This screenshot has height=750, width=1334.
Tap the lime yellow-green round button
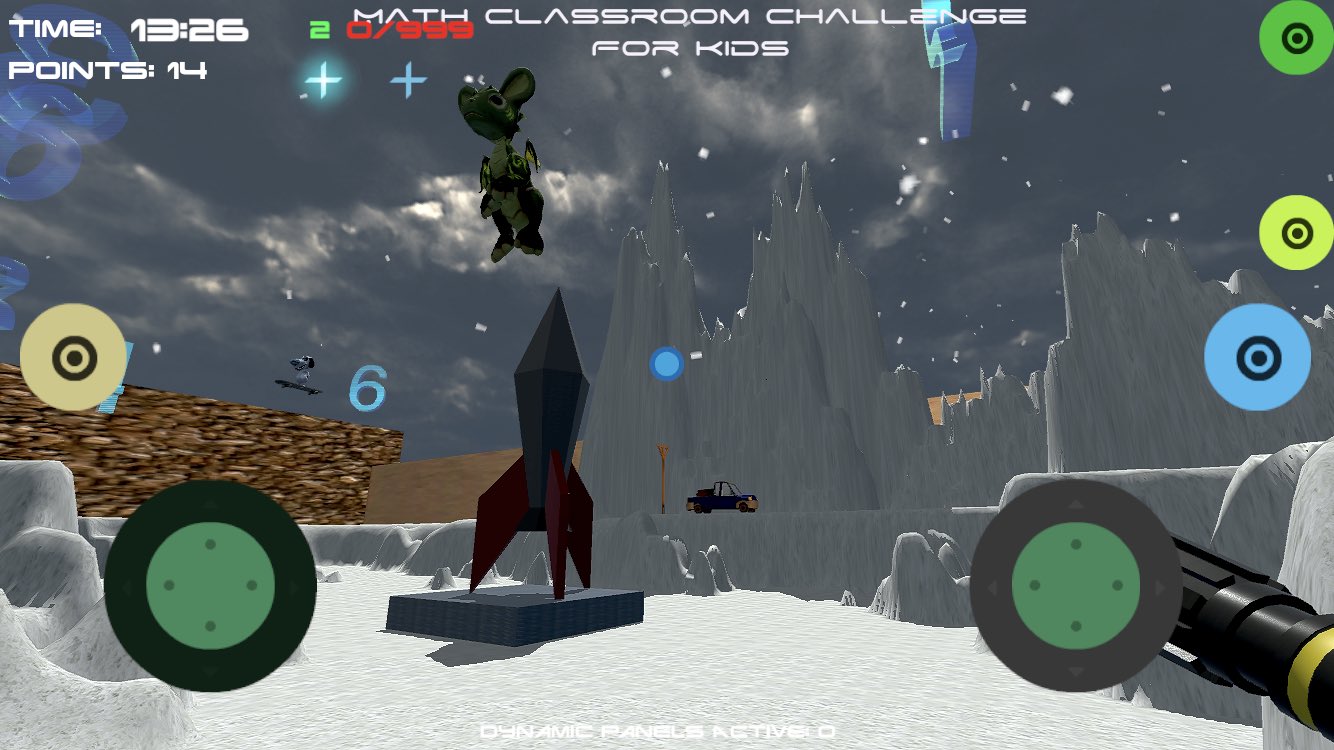pos(1296,233)
